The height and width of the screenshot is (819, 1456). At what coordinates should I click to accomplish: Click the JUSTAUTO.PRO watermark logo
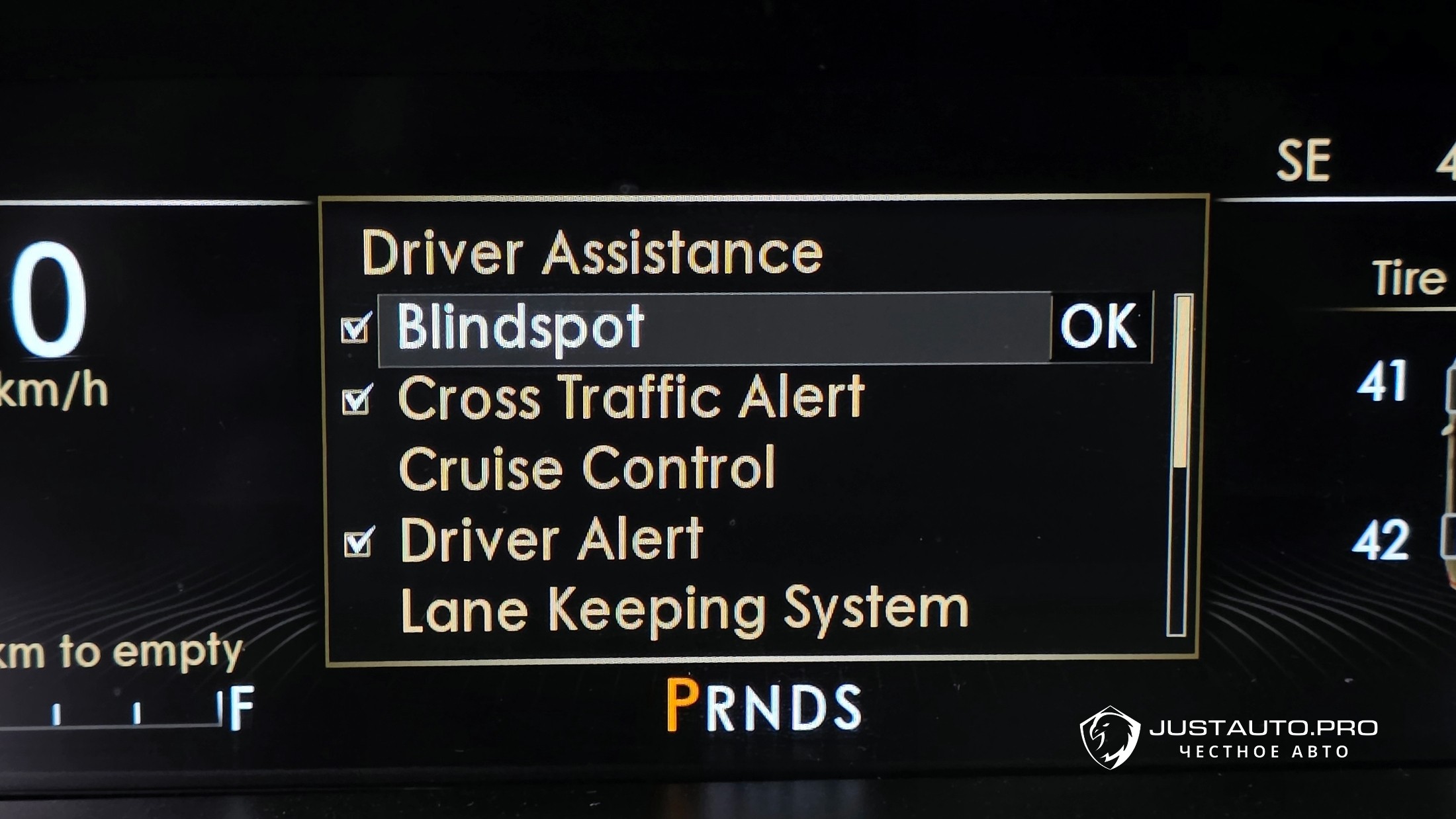point(1230,737)
